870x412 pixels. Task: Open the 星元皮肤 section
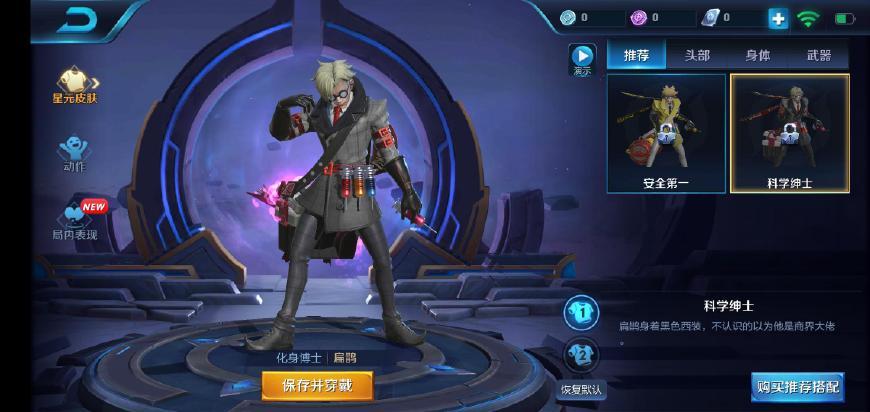[x=75, y=84]
